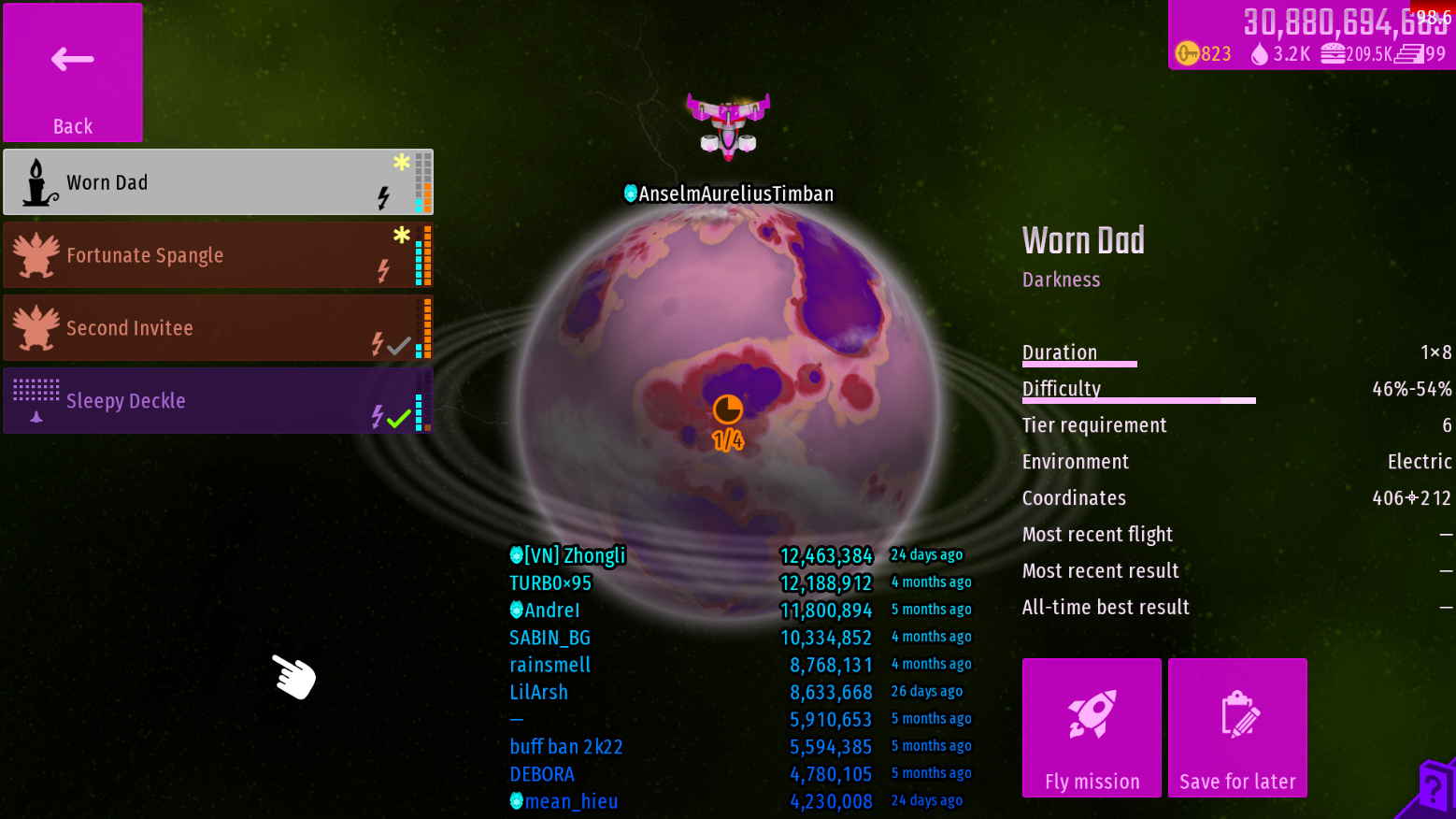Click the gold key currency counter
Image resolution: width=1456 pixels, height=819 pixels.
click(1204, 54)
